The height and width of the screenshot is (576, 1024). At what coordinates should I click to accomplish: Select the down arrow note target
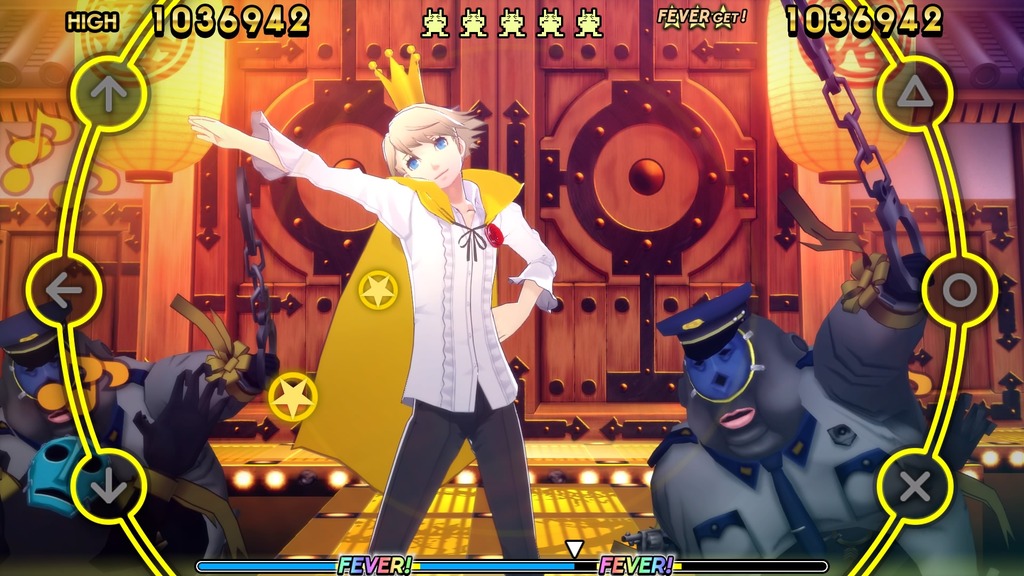(x=109, y=487)
